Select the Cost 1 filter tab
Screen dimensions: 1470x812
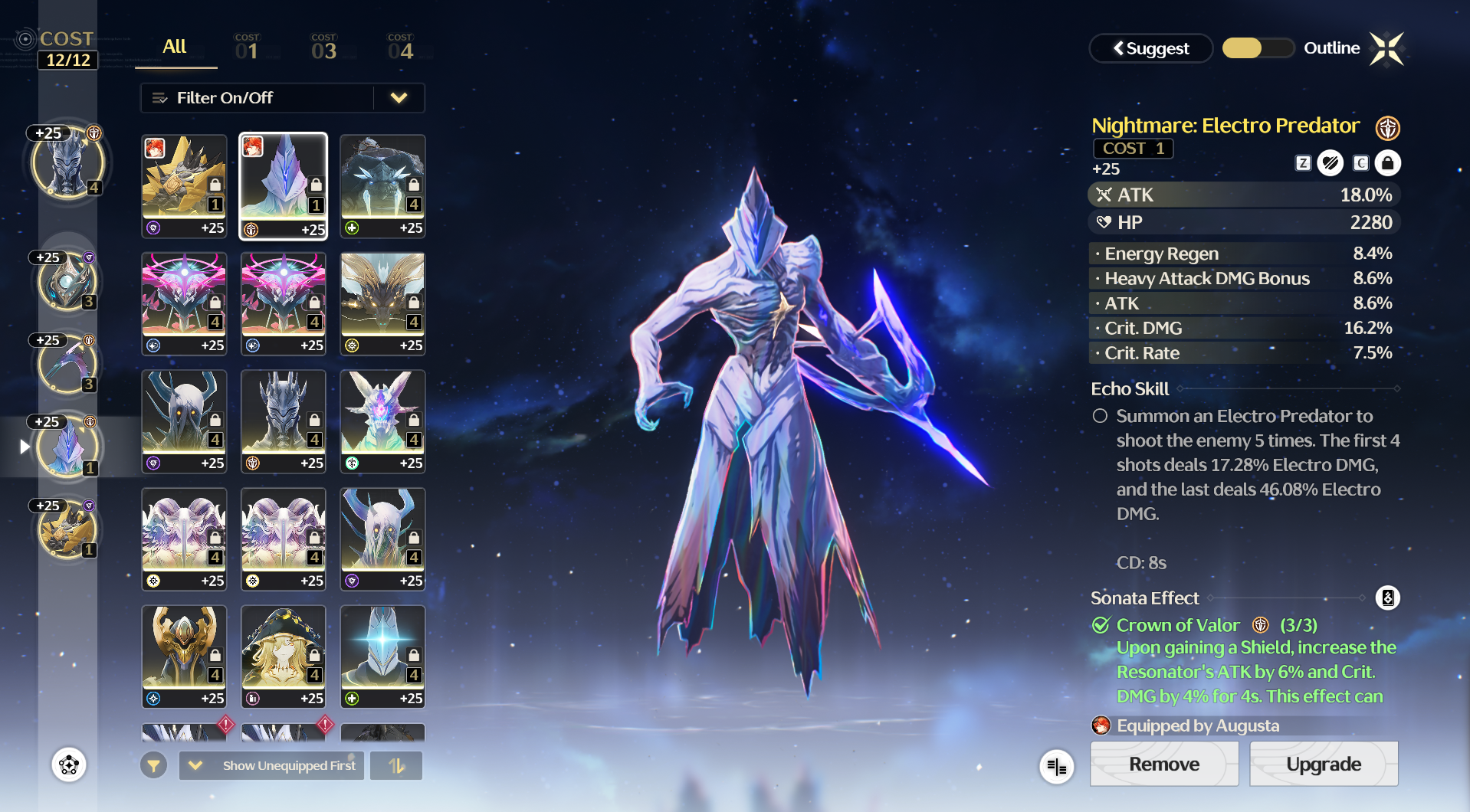click(247, 48)
